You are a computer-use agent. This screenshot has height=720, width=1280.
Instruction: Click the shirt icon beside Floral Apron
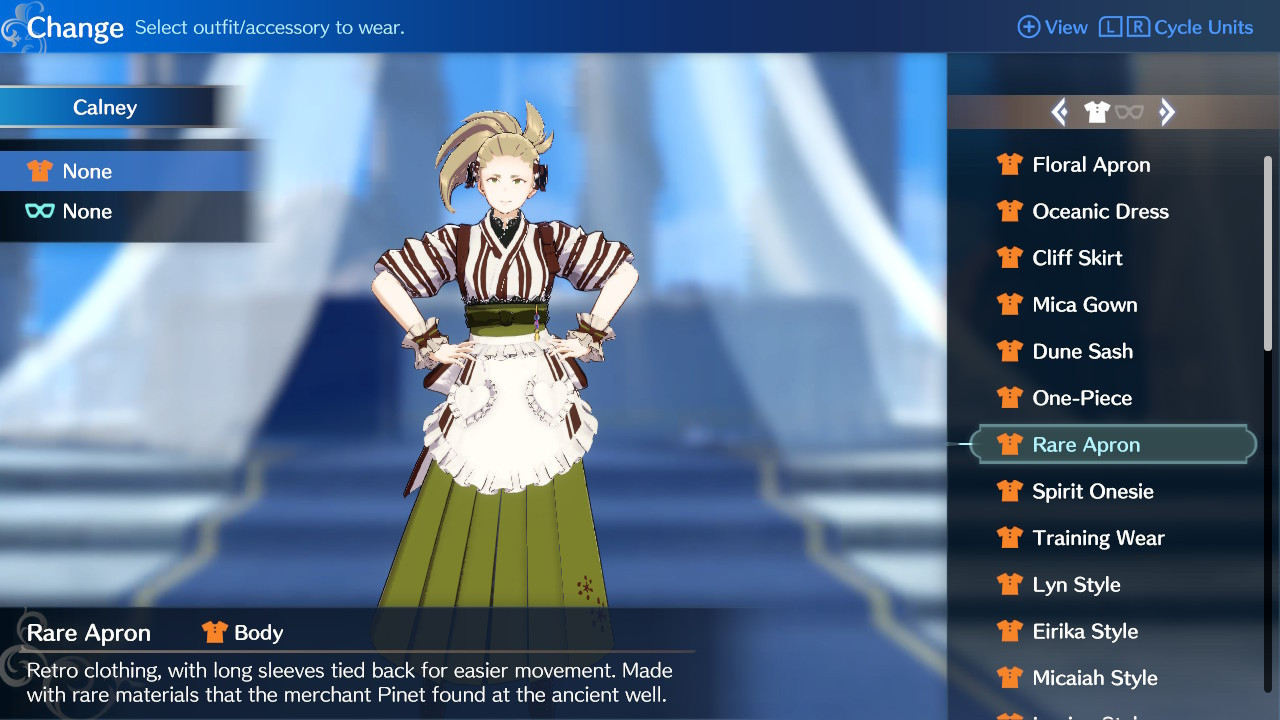[x=1010, y=164]
